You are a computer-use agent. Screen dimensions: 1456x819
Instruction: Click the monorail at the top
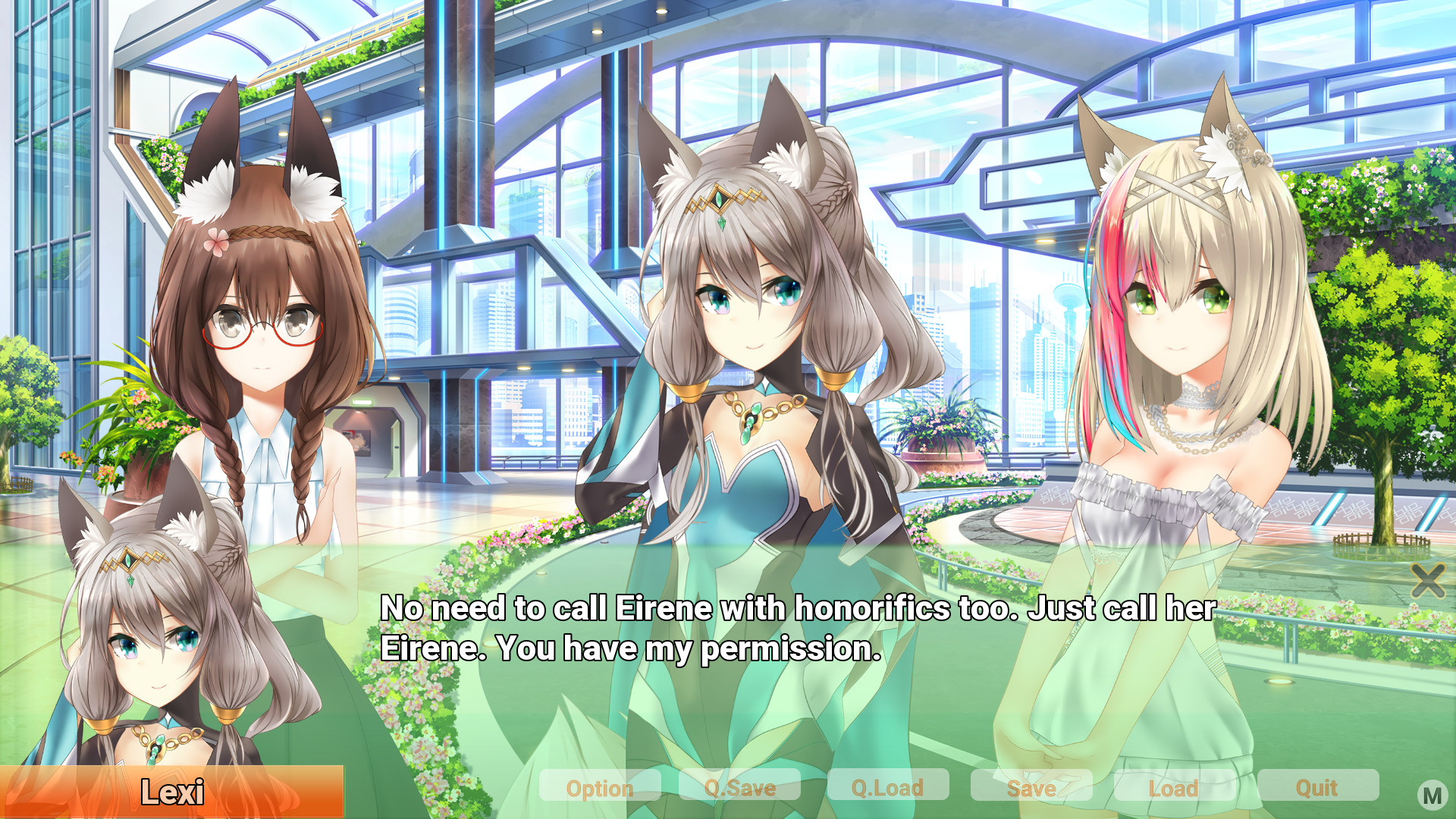[341, 42]
